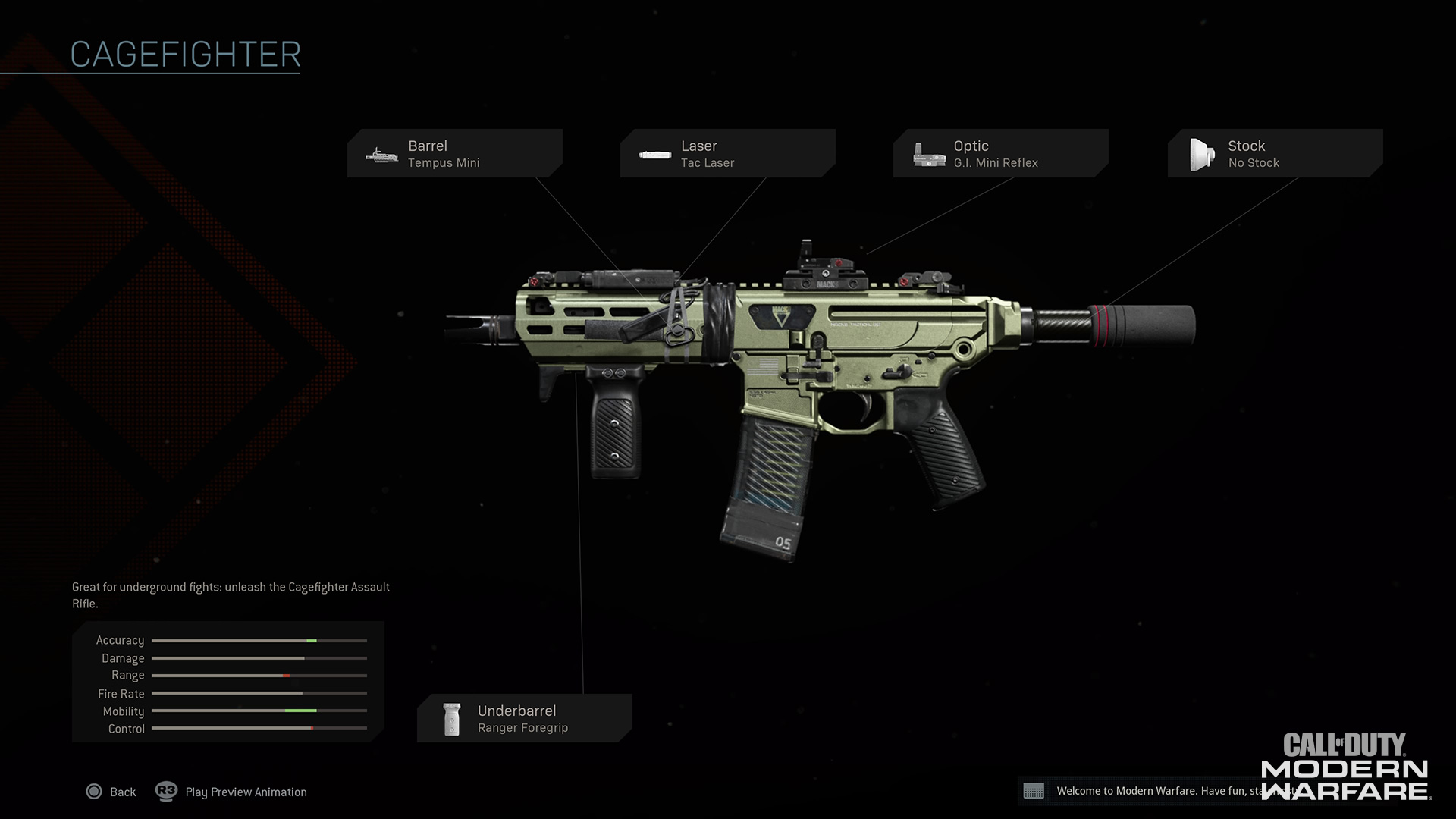Open the Ranger Foregrip underbarrel slot

tap(524, 718)
